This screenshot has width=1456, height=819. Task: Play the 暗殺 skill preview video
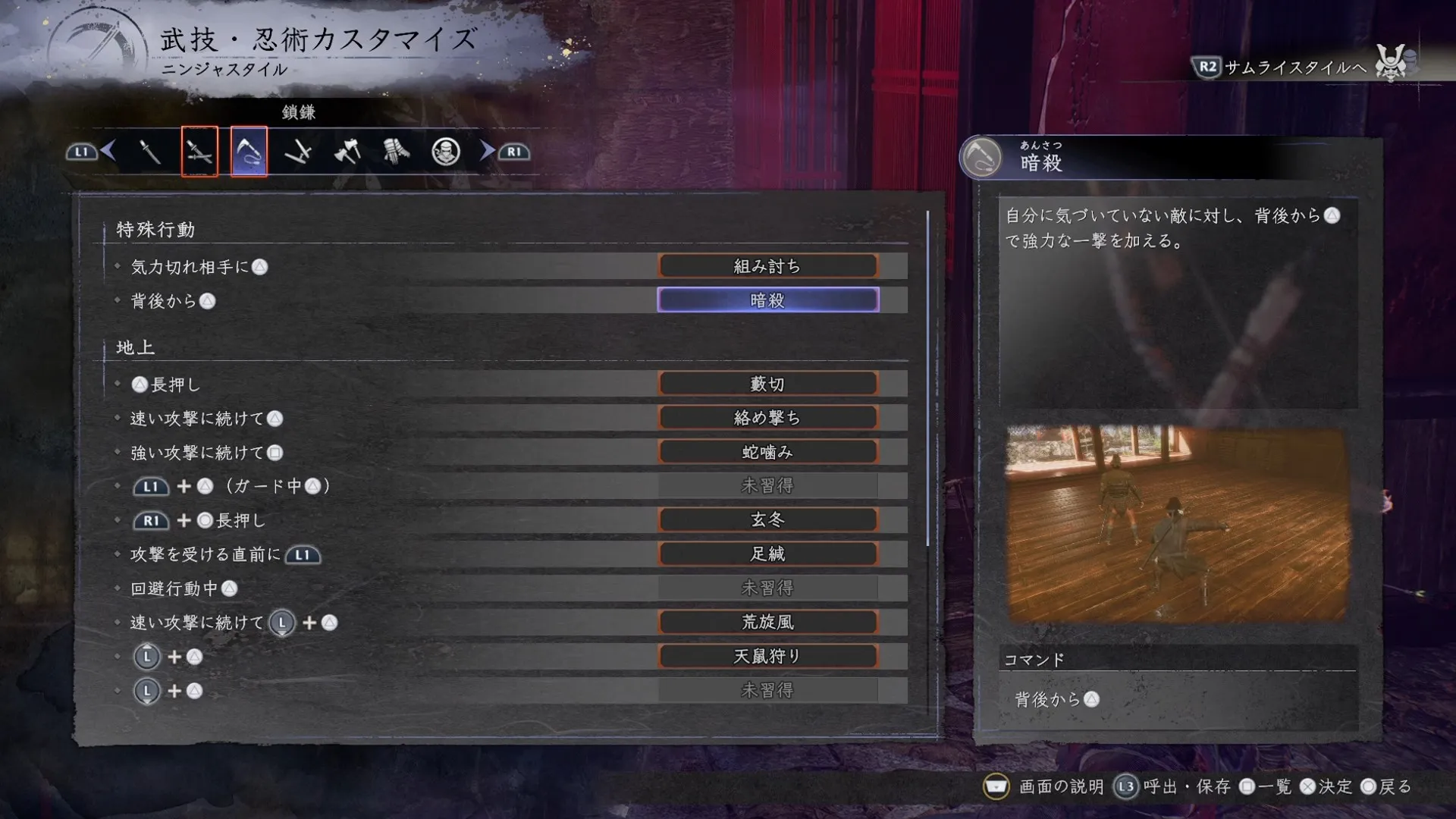[1177, 524]
